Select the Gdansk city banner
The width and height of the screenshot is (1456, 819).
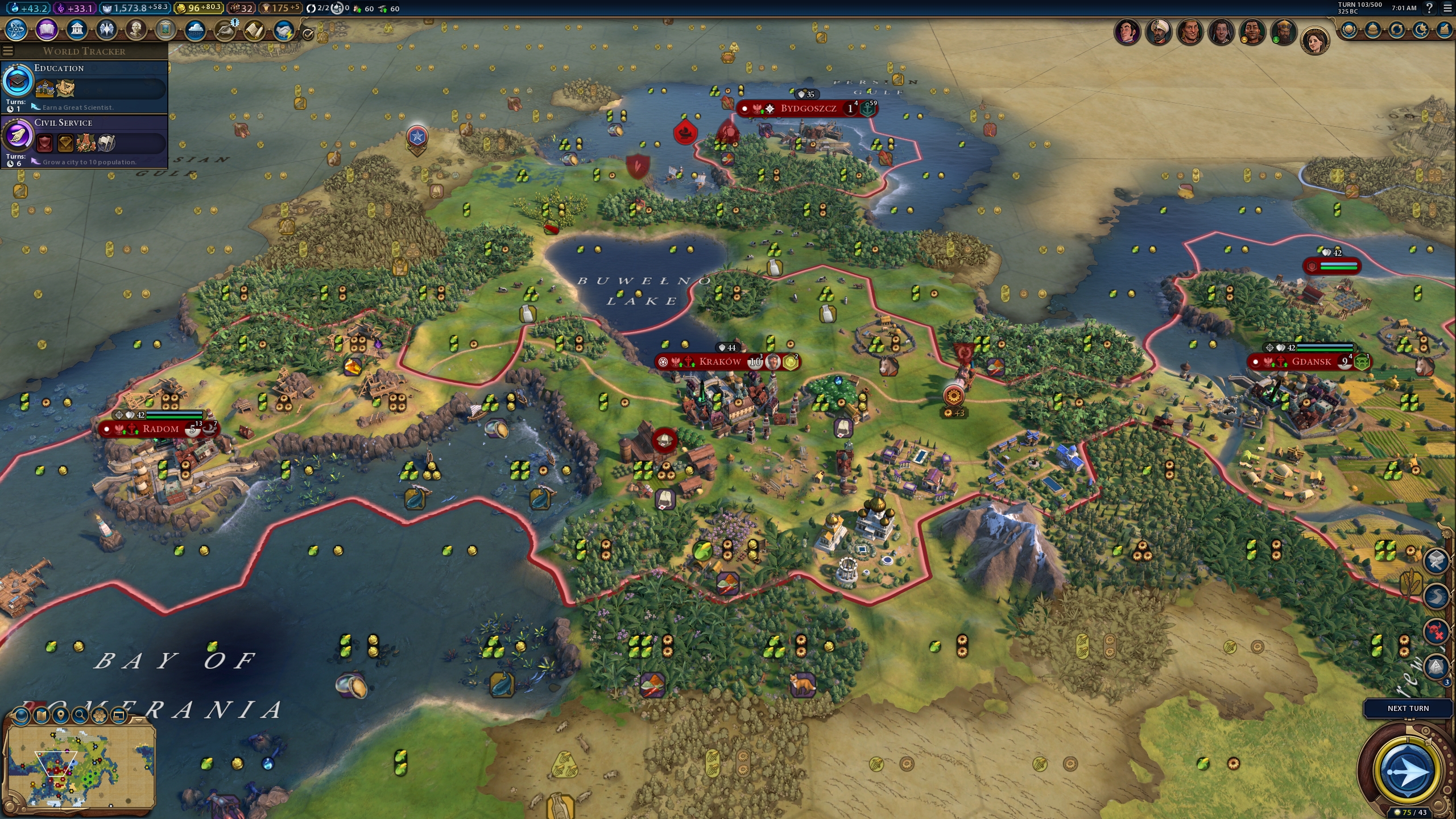tap(1311, 362)
